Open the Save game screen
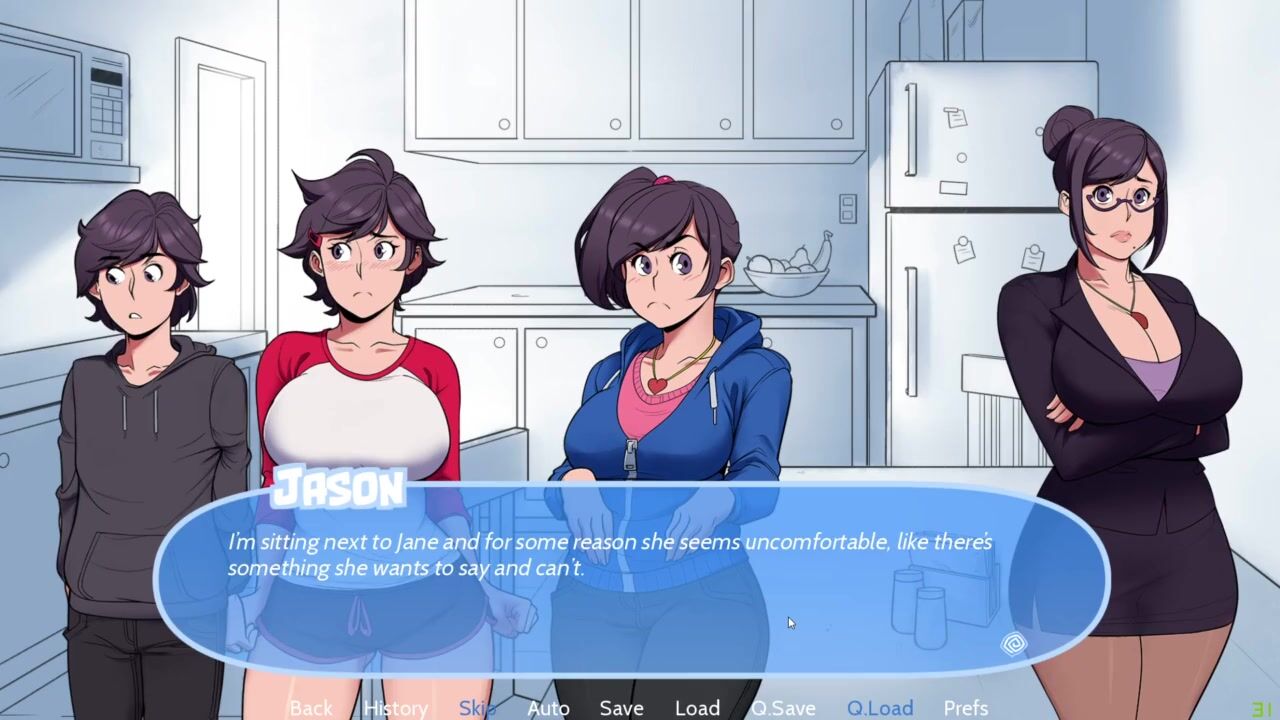 621,708
